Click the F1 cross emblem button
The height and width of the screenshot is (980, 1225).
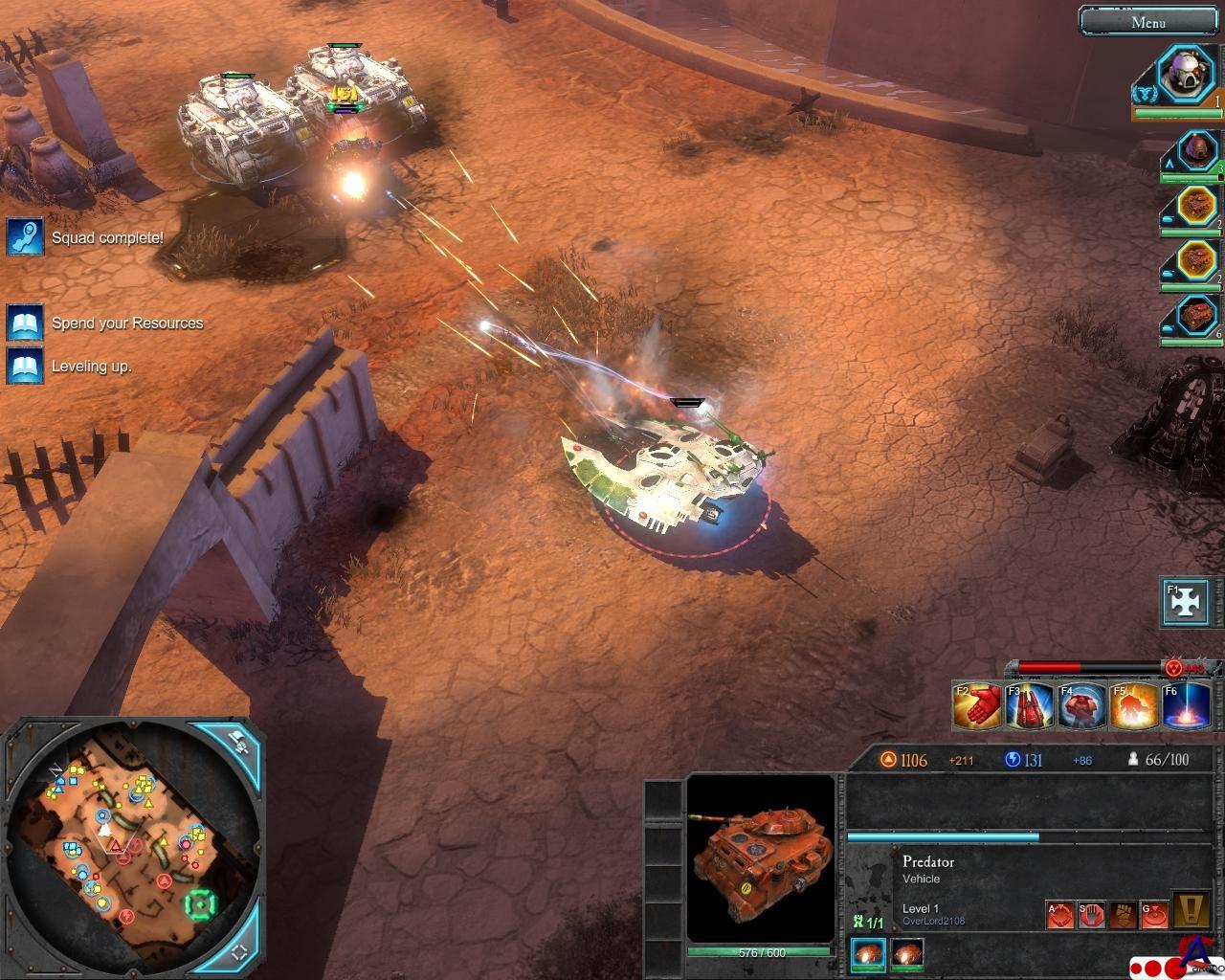(1187, 602)
